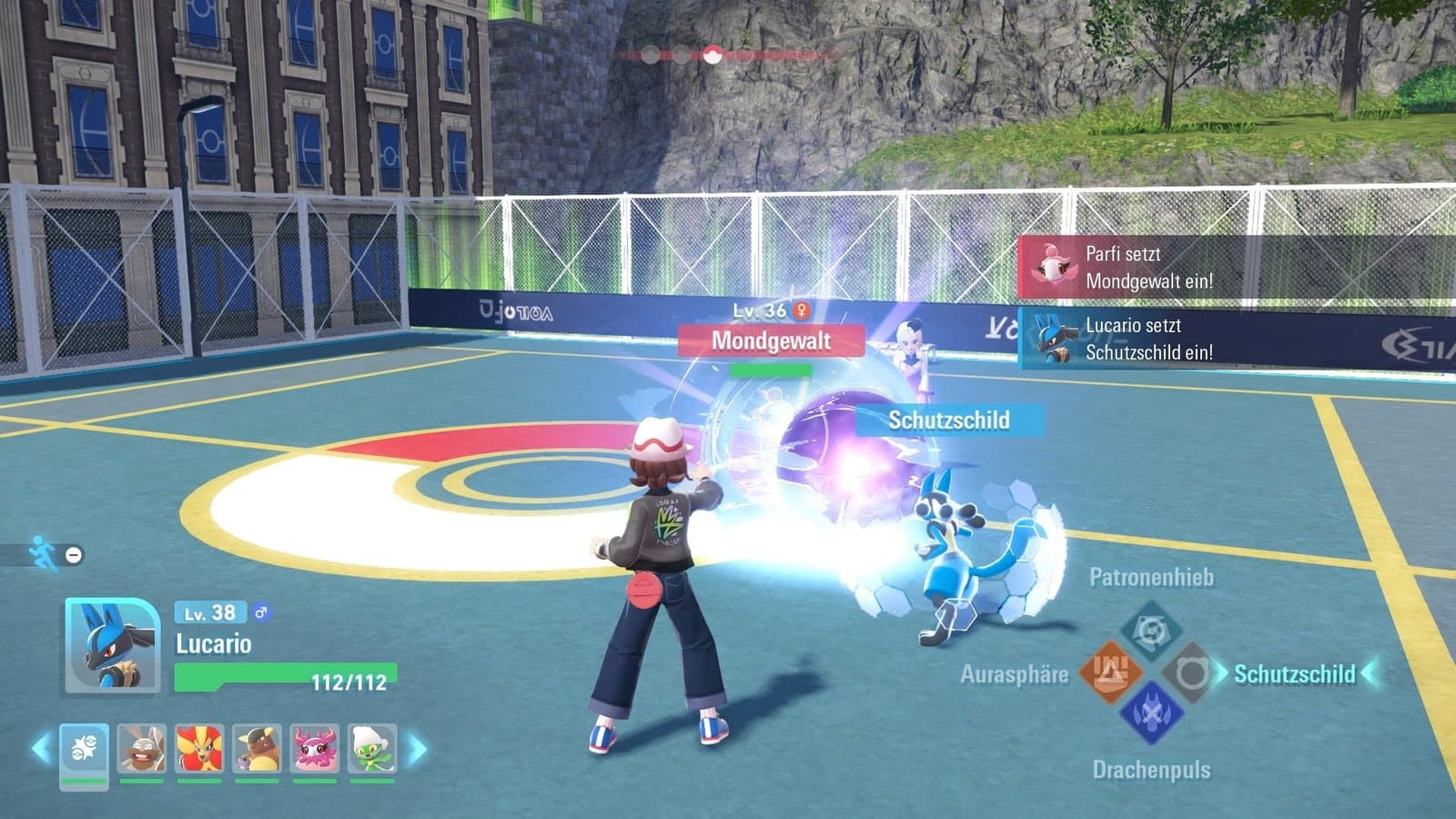Click the party bar's right arrow
This screenshot has width=1456, height=819.
click(x=417, y=750)
